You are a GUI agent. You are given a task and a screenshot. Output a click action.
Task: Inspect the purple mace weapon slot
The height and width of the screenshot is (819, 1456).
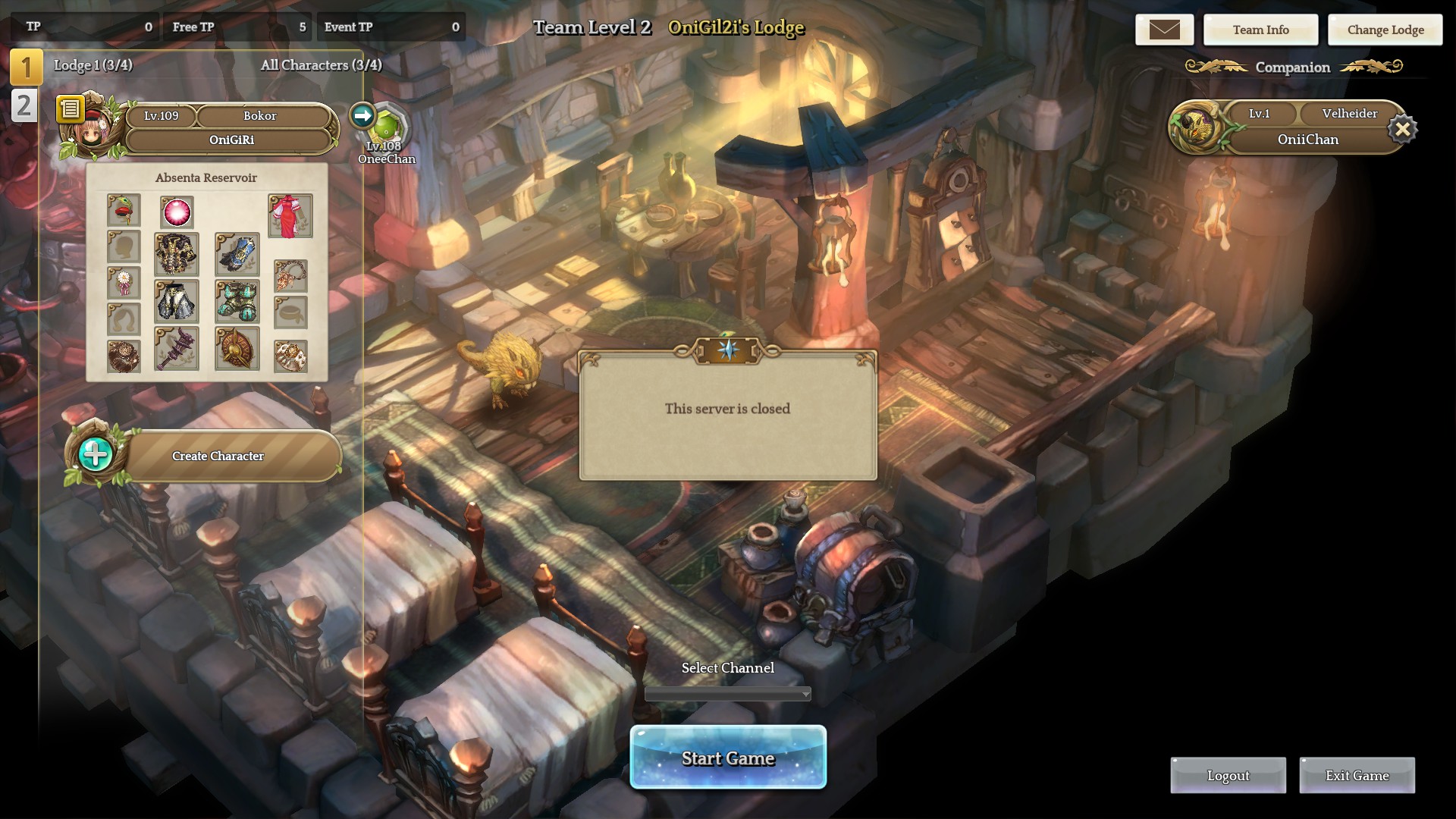177,349
